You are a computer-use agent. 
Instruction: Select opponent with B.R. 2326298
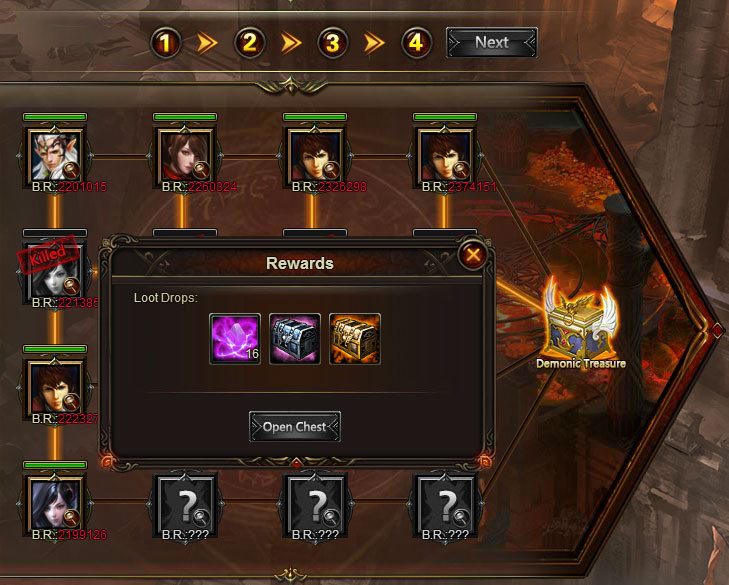(x=315, y=154)
